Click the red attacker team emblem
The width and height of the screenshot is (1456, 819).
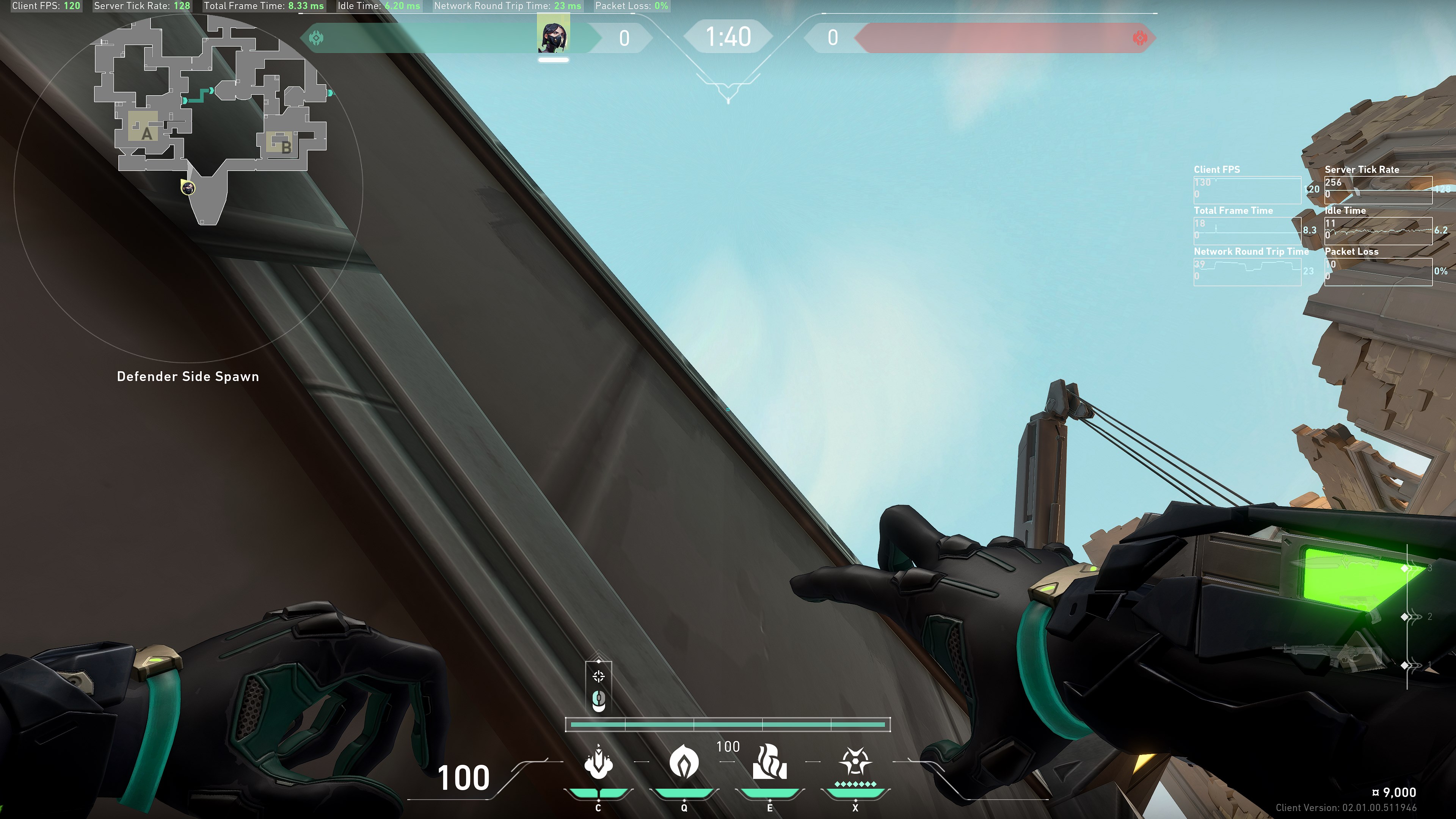(1140, 38)
